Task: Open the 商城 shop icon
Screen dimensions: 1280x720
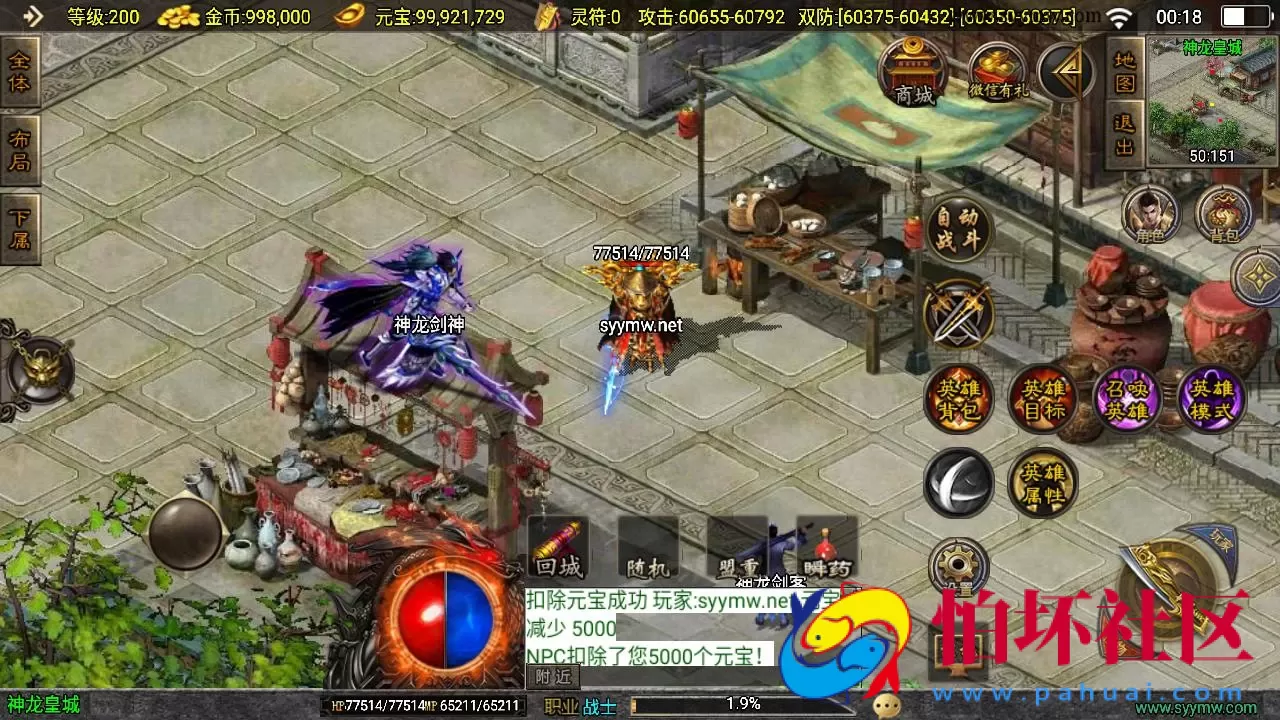Action: pos(914,70)
